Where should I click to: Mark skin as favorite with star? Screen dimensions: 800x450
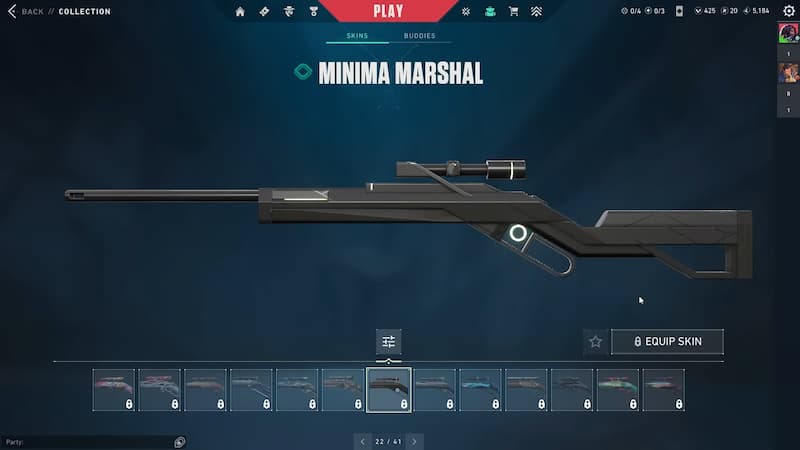coord(596,342)
